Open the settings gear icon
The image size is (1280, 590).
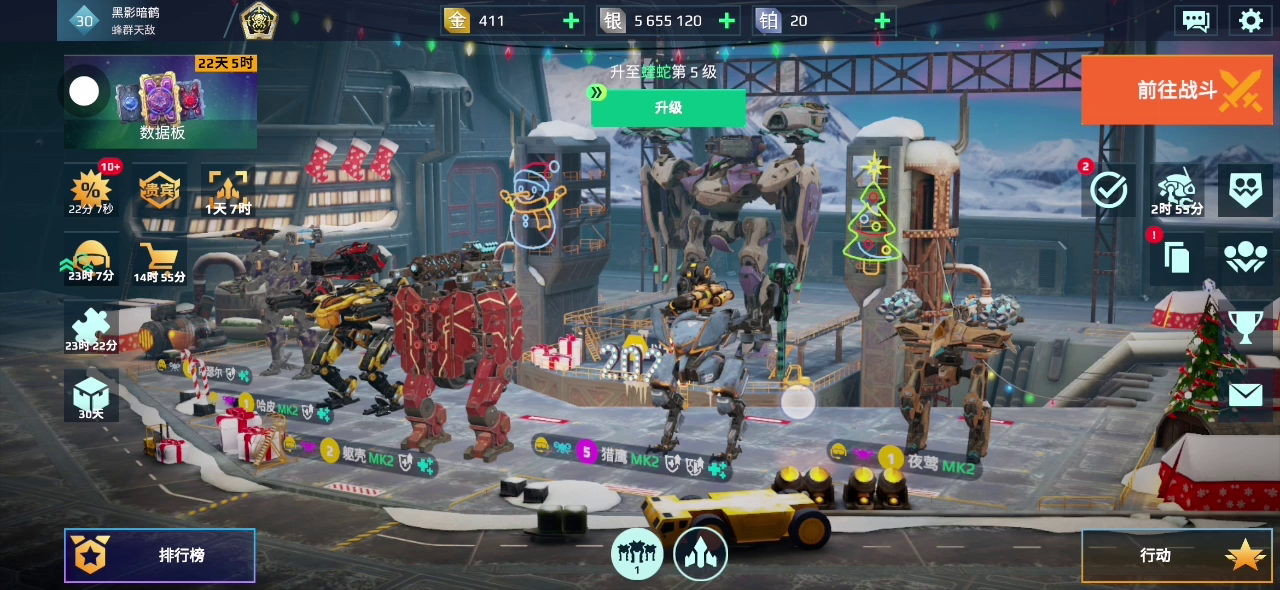1250,20
